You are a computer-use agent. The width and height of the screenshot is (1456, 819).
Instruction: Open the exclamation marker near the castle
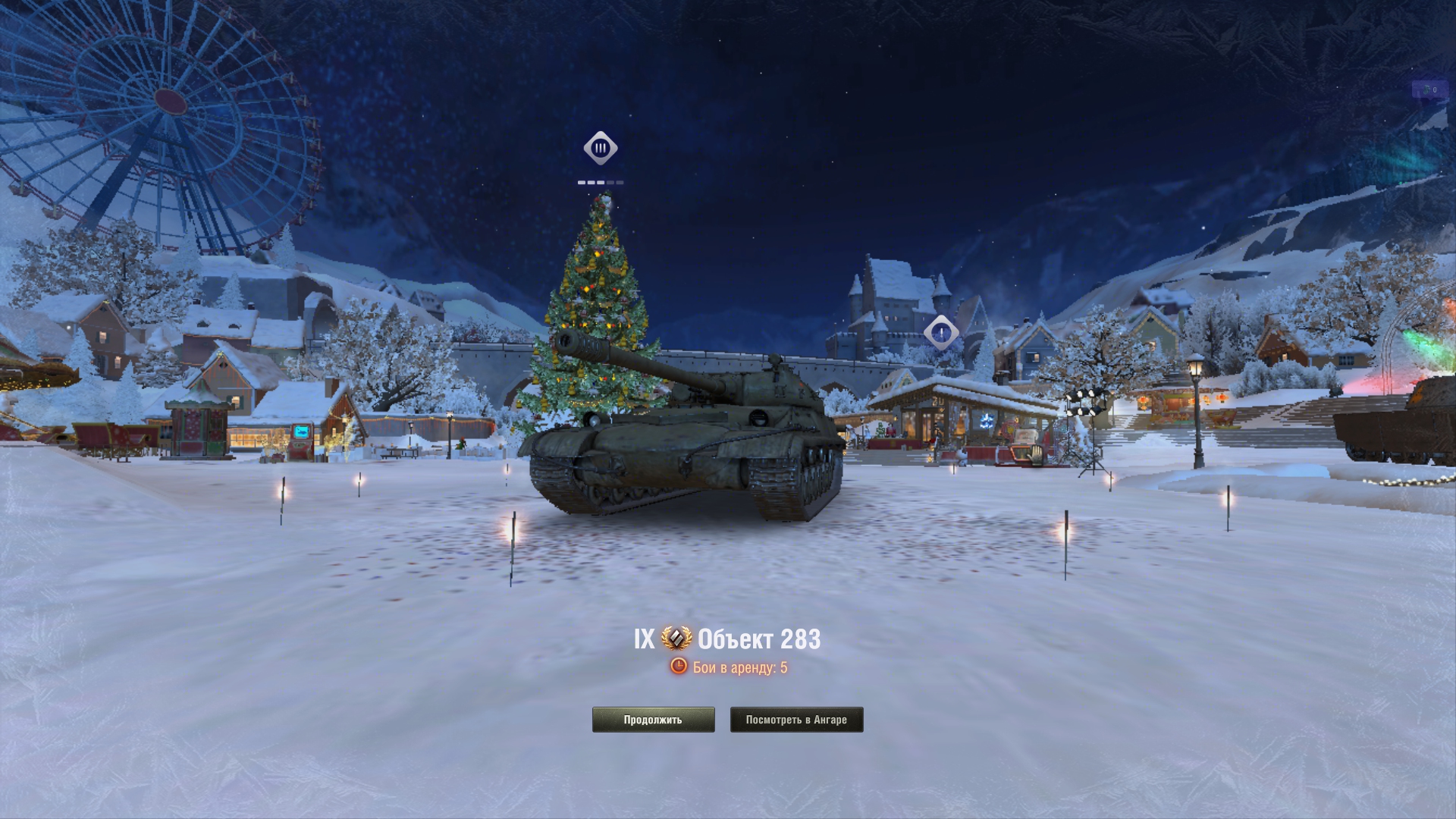click(941, 332)
